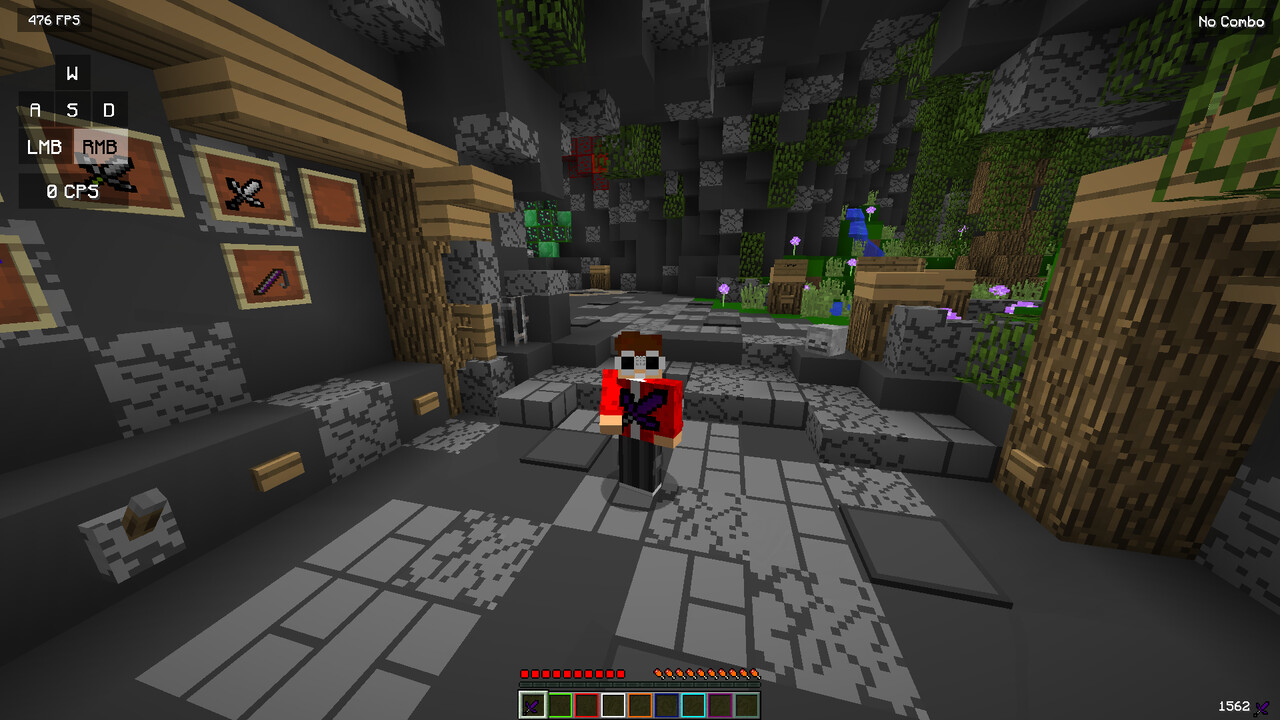Select the purple sword hotbar slot

[533, 705]
